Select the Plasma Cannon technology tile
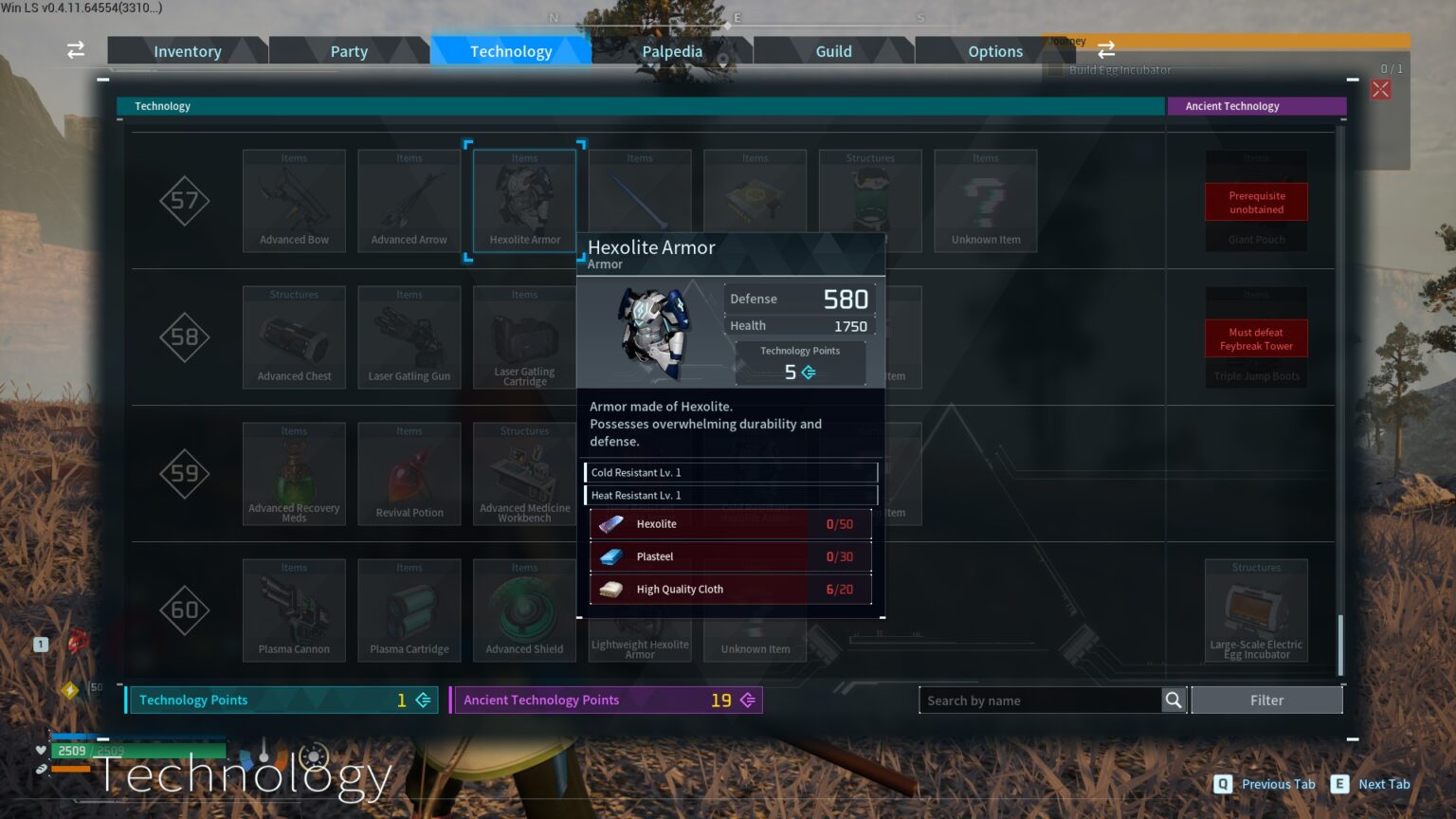The height and width of the screenshot is (819, 1456). [x=294, y=610]
